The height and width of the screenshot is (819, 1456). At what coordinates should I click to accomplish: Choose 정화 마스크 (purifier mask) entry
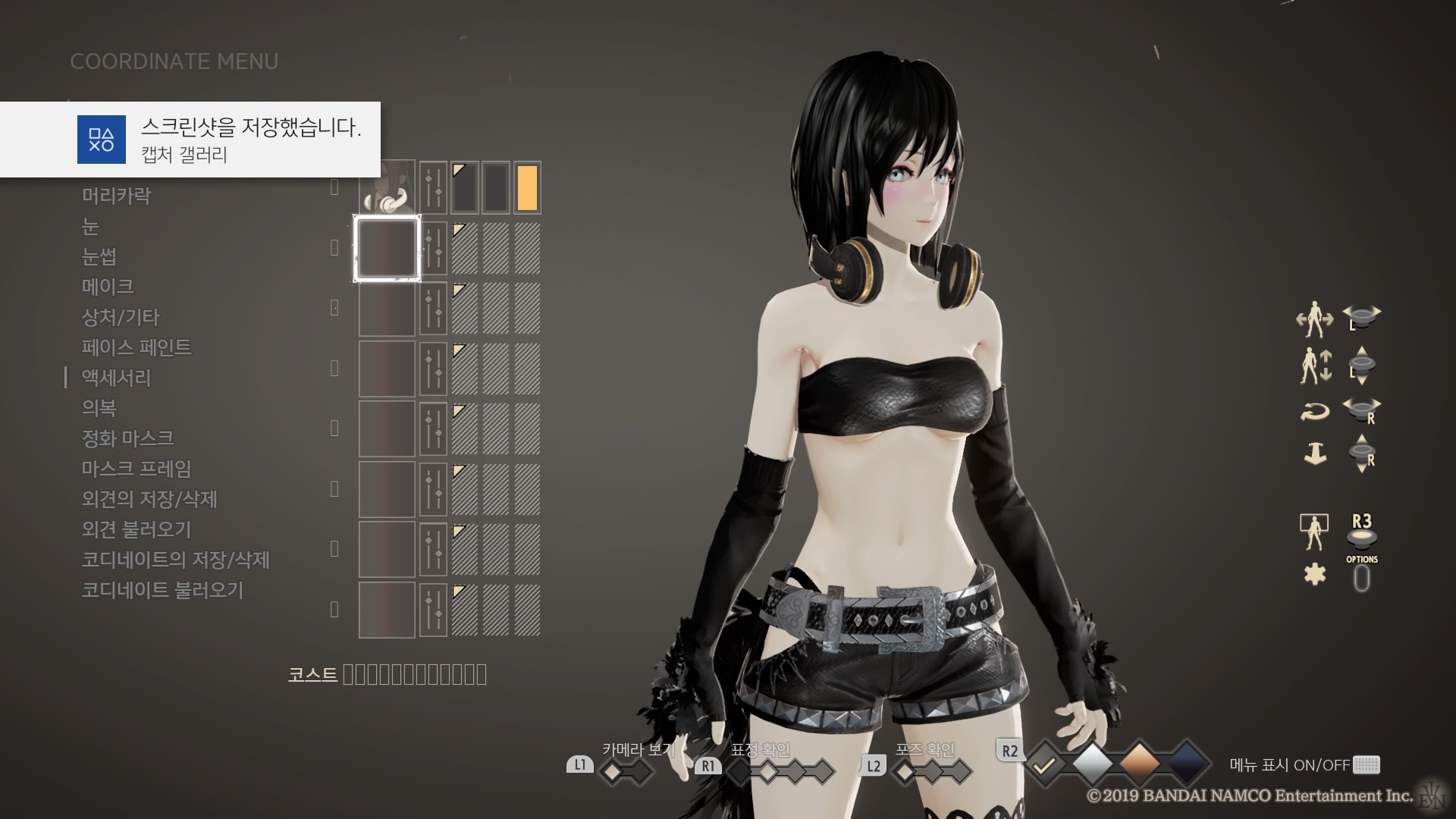point(128,438)
